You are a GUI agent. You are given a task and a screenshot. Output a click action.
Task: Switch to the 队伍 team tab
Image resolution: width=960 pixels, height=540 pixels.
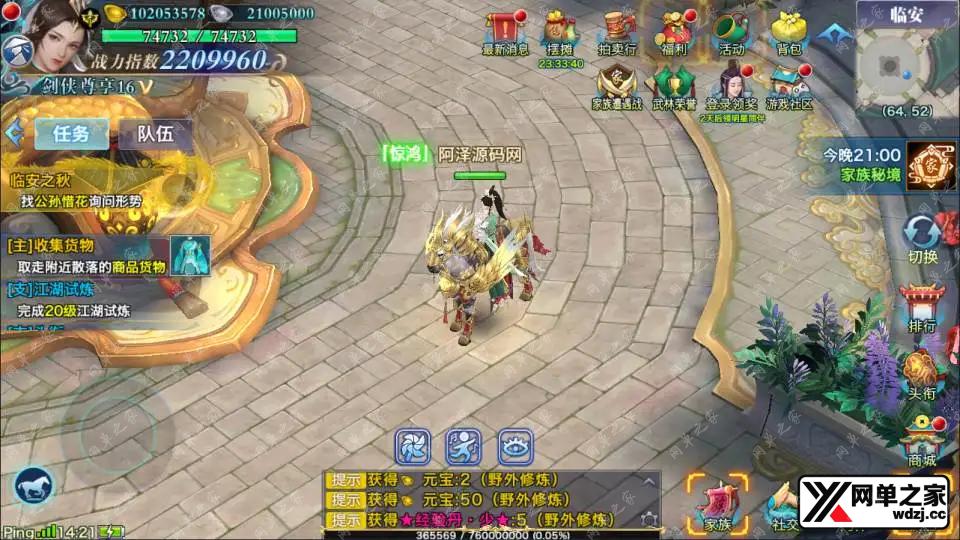pos(155,133)
